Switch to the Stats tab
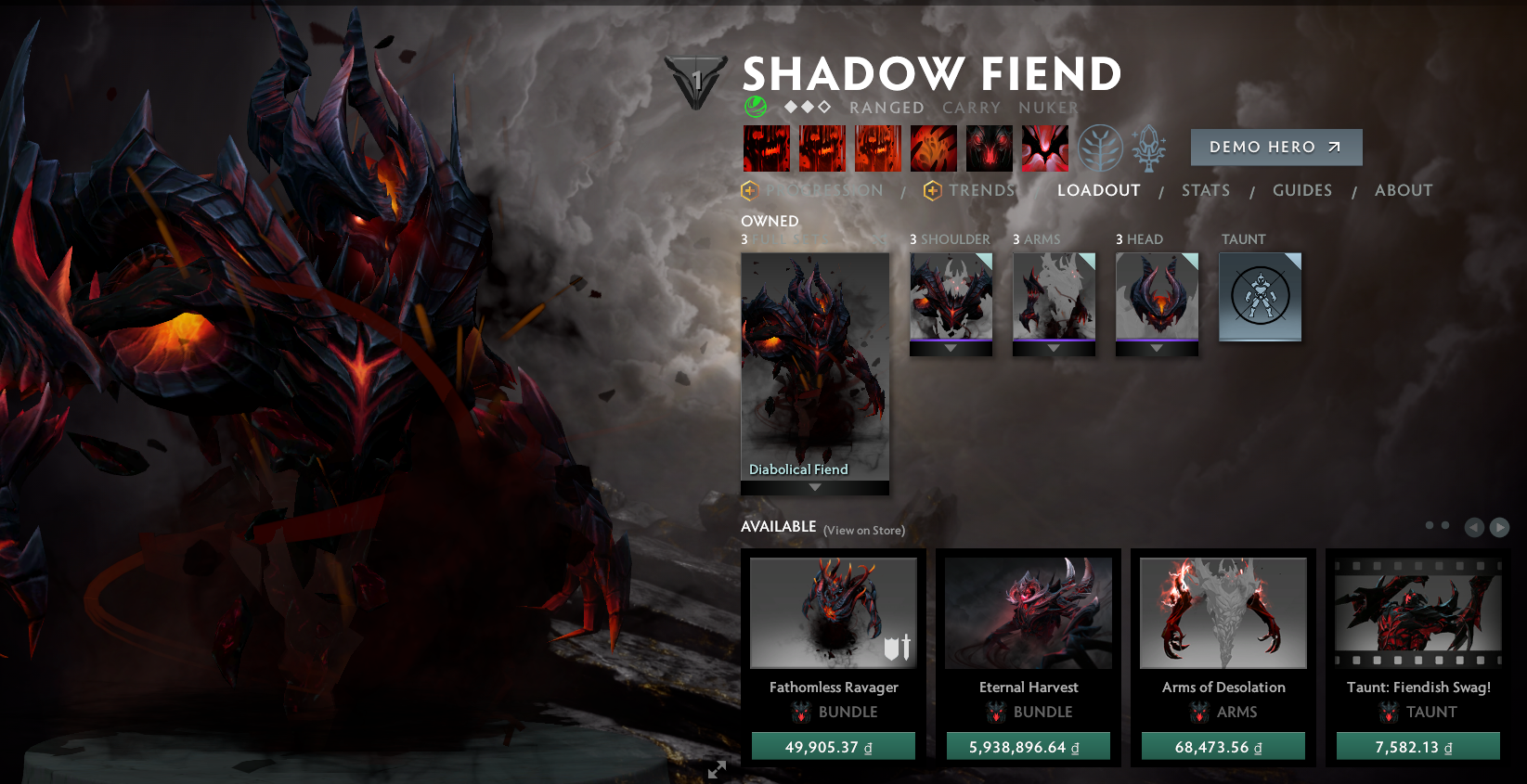 click(x=1205, y=190)
